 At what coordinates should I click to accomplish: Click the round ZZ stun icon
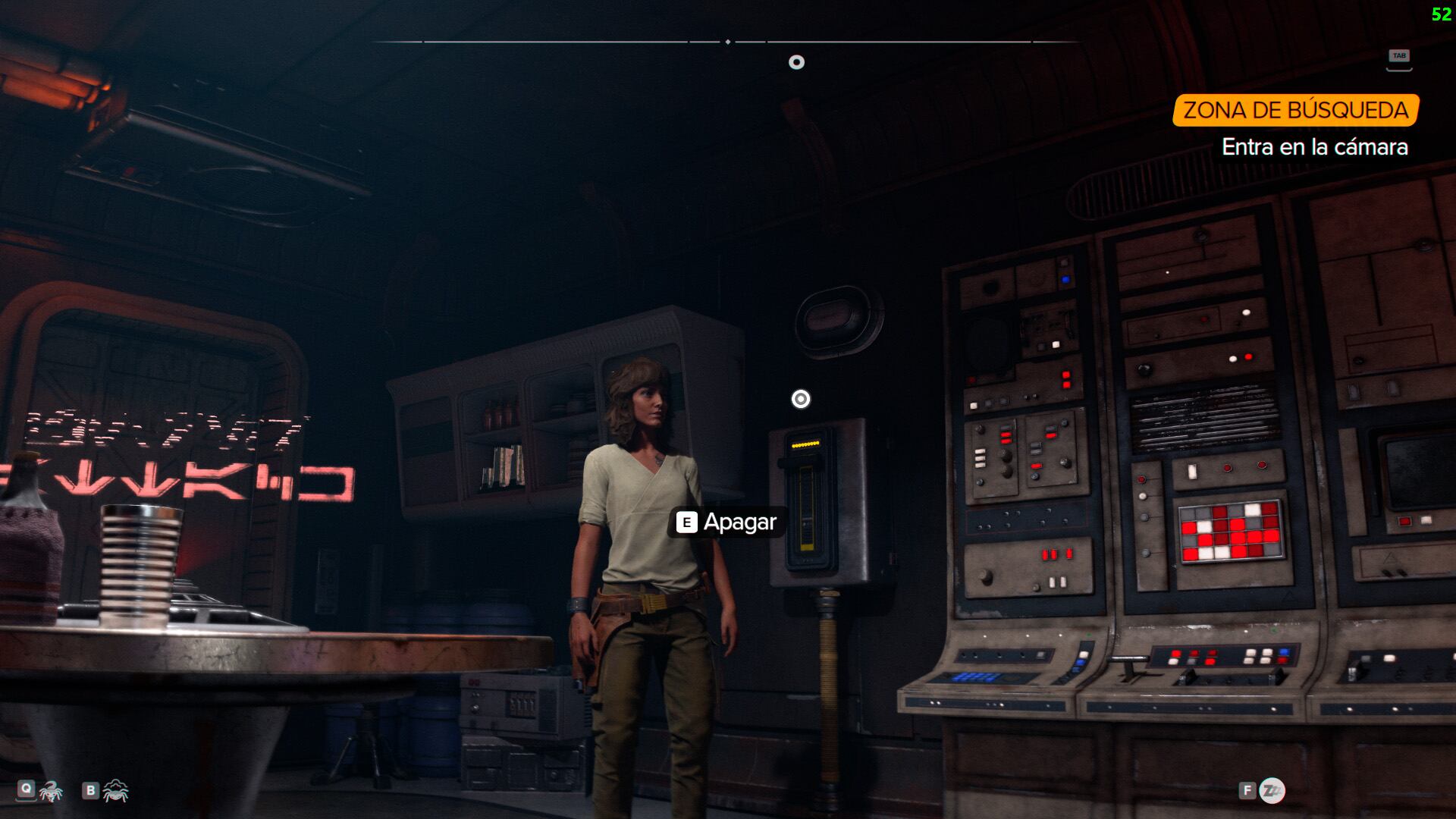(1272, 791)
